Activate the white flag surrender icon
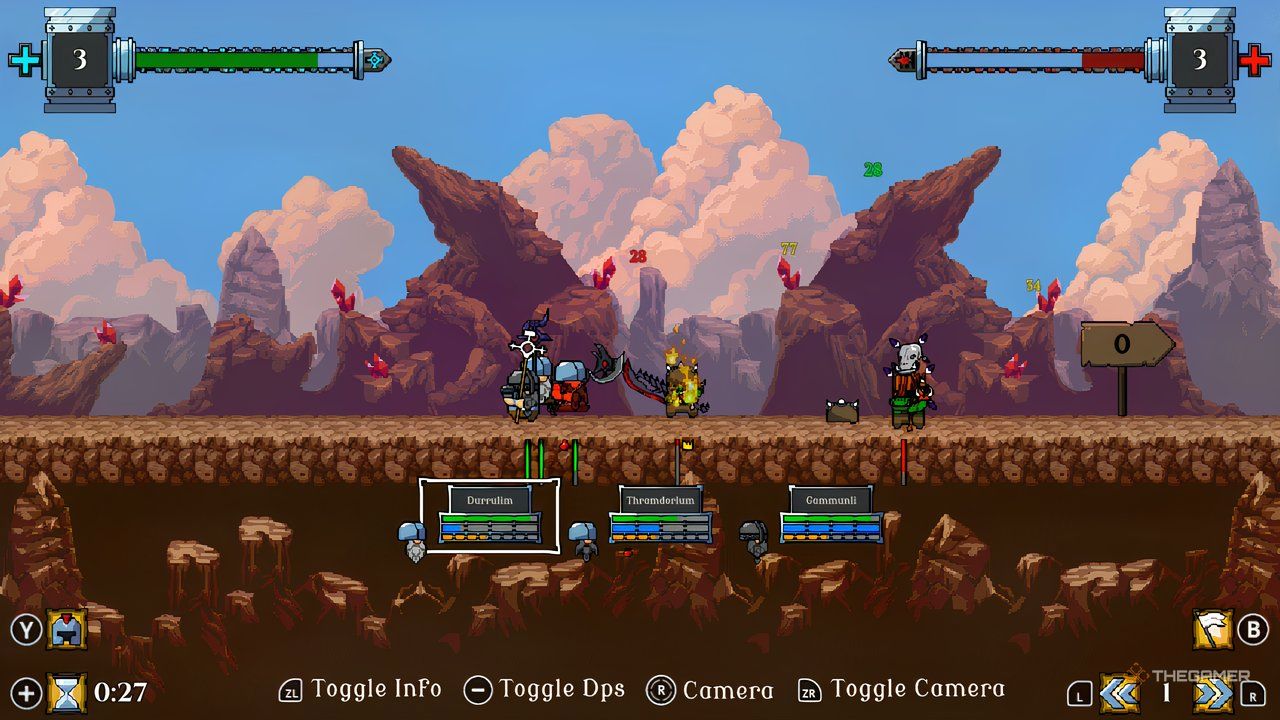Viewport: 1280px width, 720px height. [x=1213, y=630]
